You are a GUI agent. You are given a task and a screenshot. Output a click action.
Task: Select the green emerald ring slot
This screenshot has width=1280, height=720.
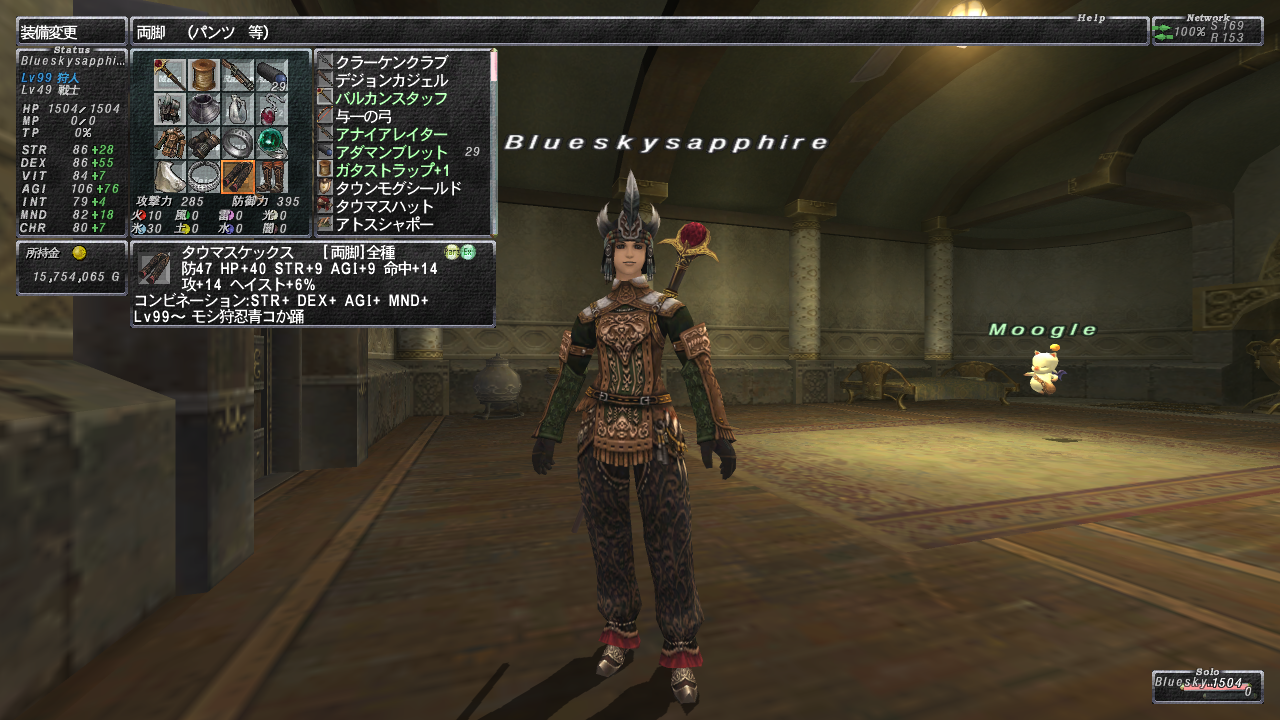(x=272, y=143)
